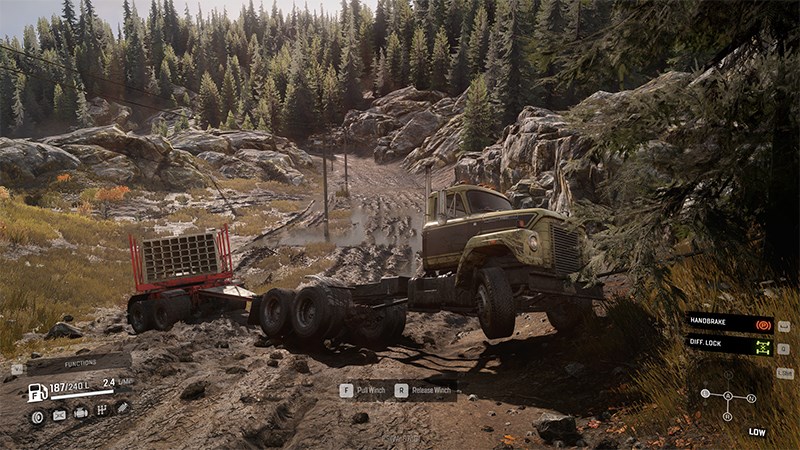
Task: Select the engine status icon
Action: coord(81,411)
